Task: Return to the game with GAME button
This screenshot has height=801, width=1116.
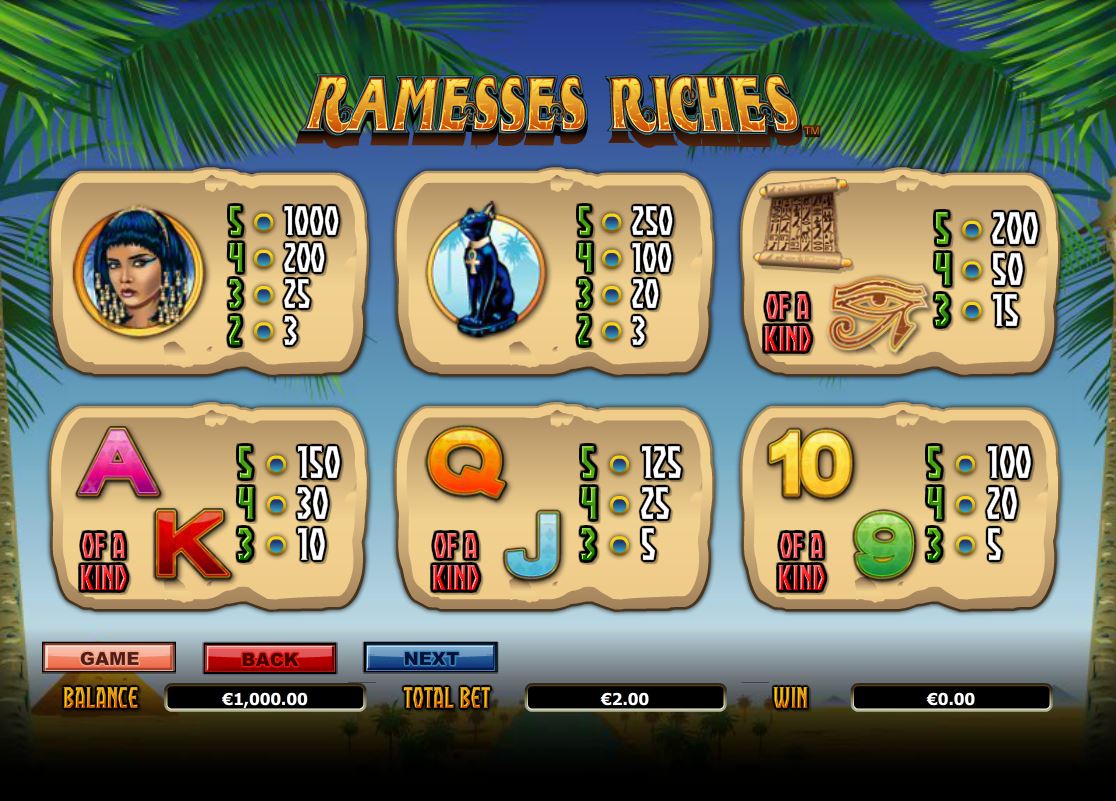Action: tap(109, 658)
